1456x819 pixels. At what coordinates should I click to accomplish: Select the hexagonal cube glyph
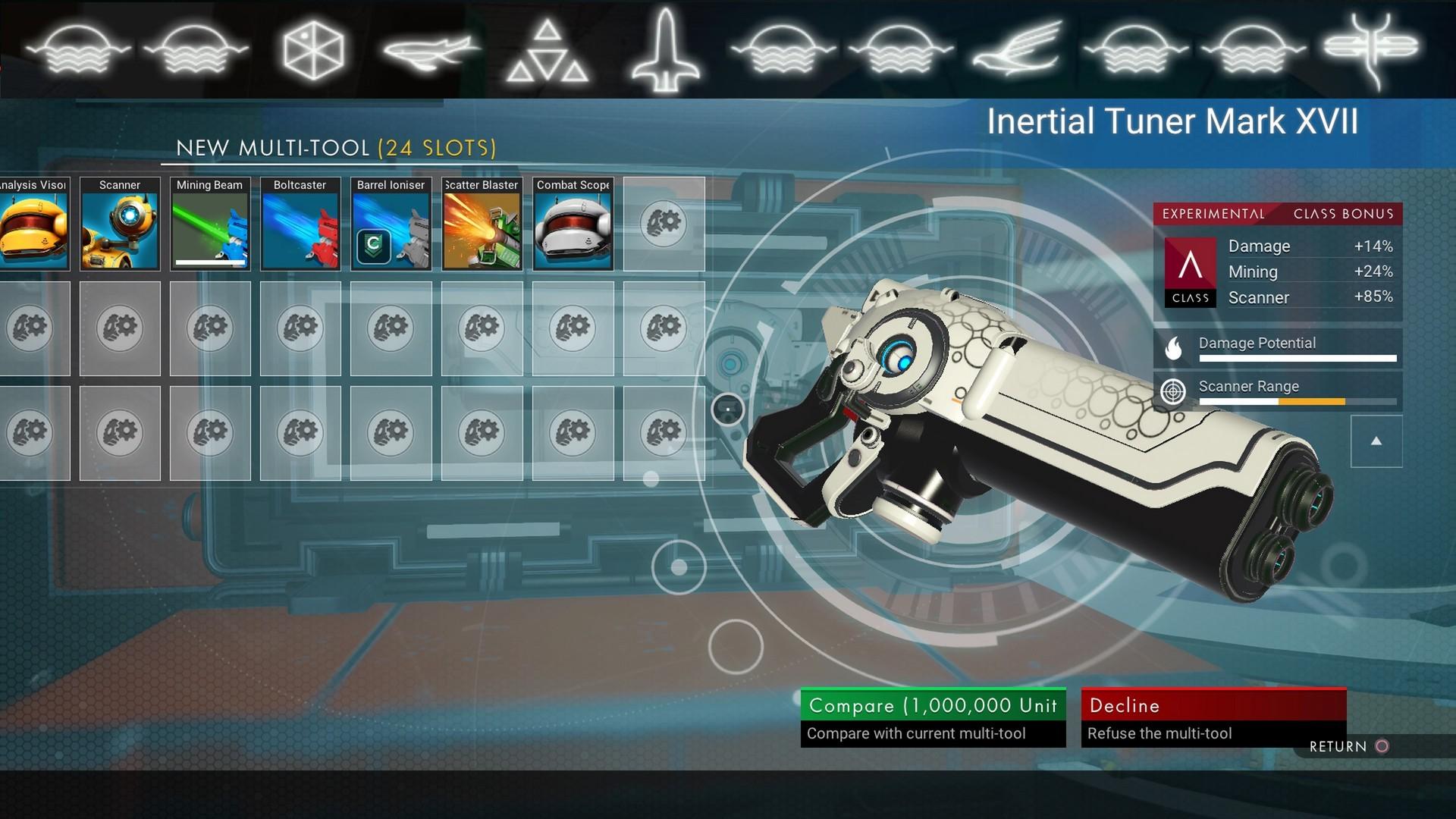[x=312, y=48]
